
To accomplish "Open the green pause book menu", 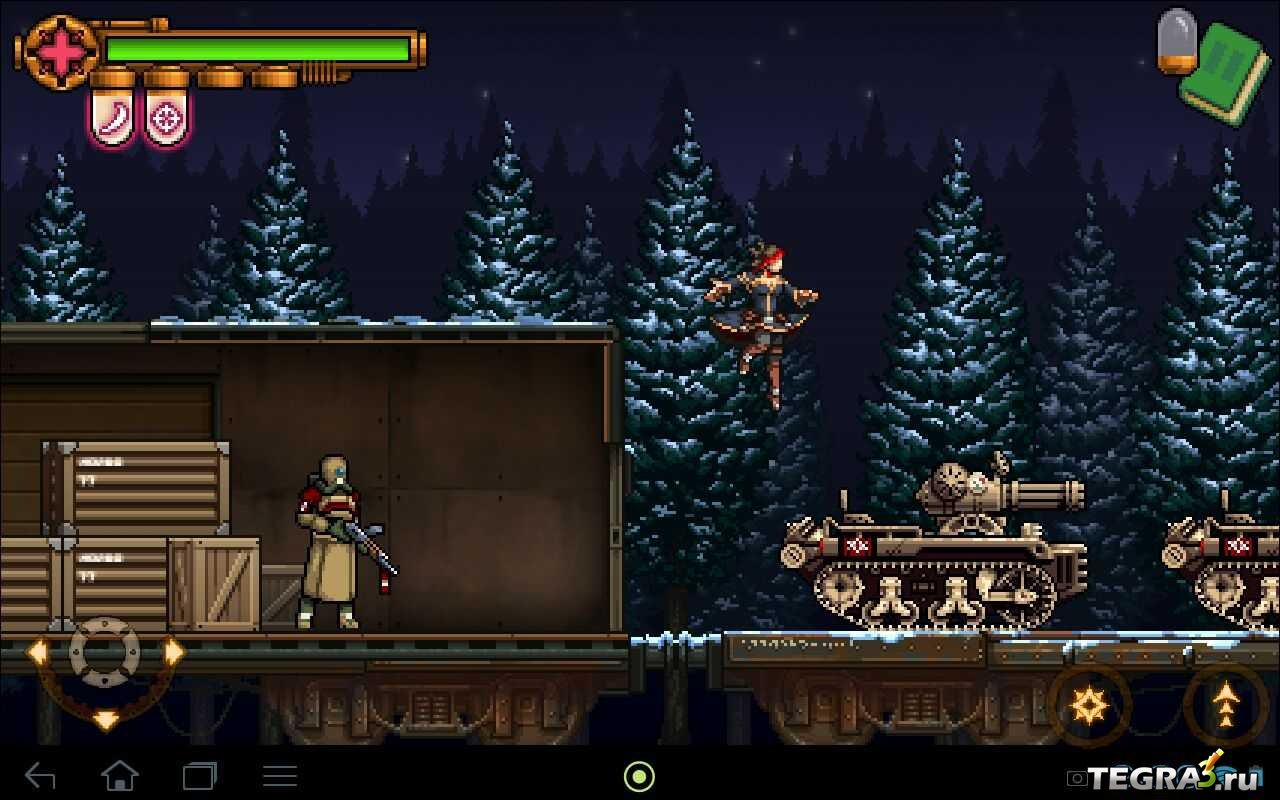I will click(1225, 72).
